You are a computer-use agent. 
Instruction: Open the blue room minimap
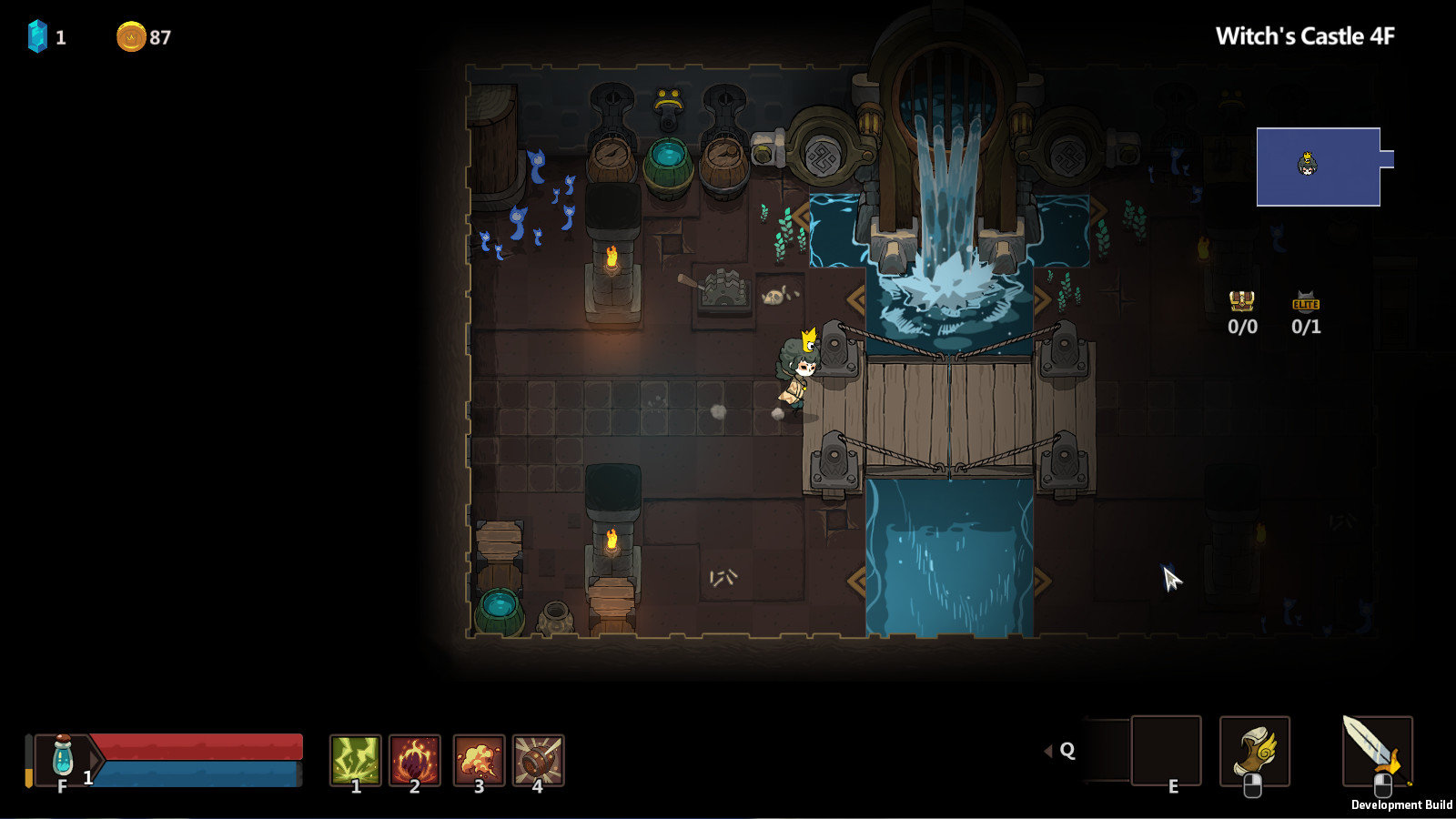[1319, 167]
